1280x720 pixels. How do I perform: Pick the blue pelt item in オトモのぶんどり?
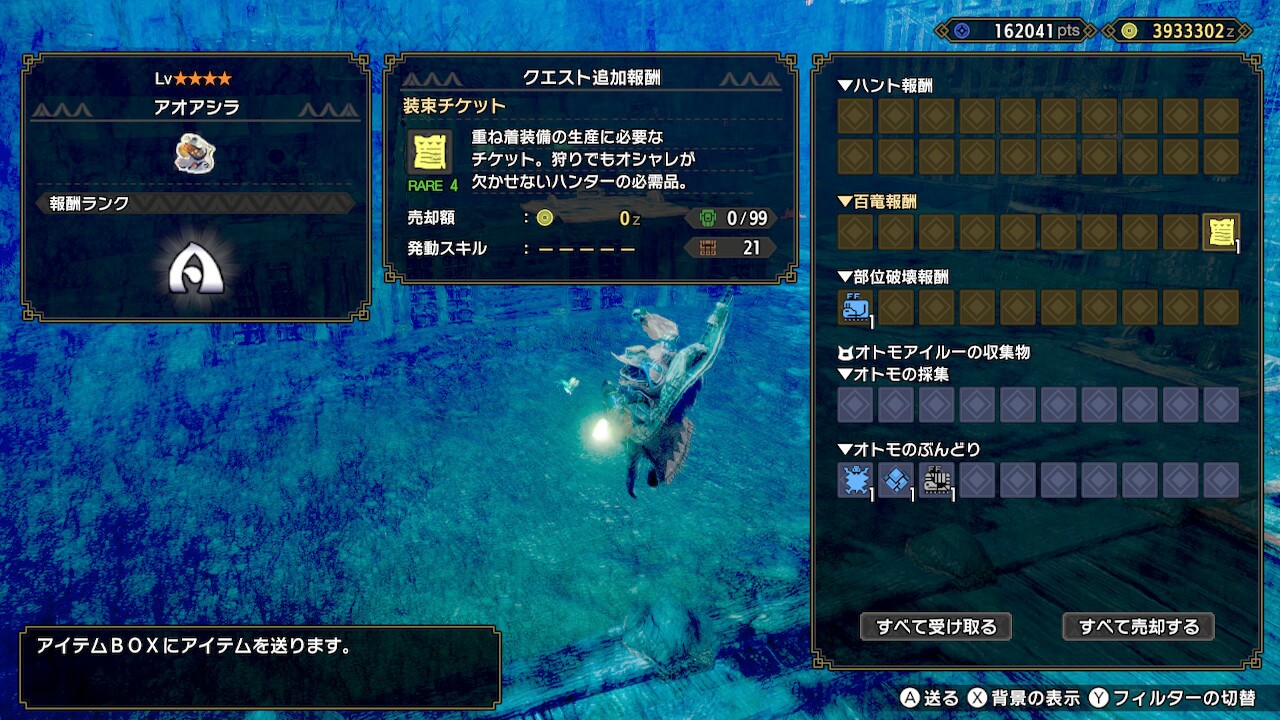coord(855,480)
